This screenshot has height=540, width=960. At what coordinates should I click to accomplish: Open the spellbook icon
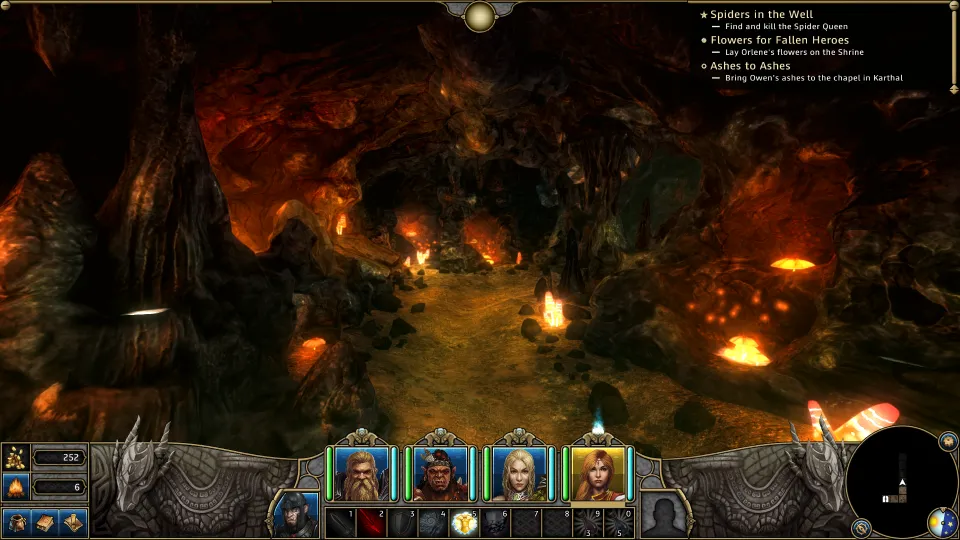(45, 522)
